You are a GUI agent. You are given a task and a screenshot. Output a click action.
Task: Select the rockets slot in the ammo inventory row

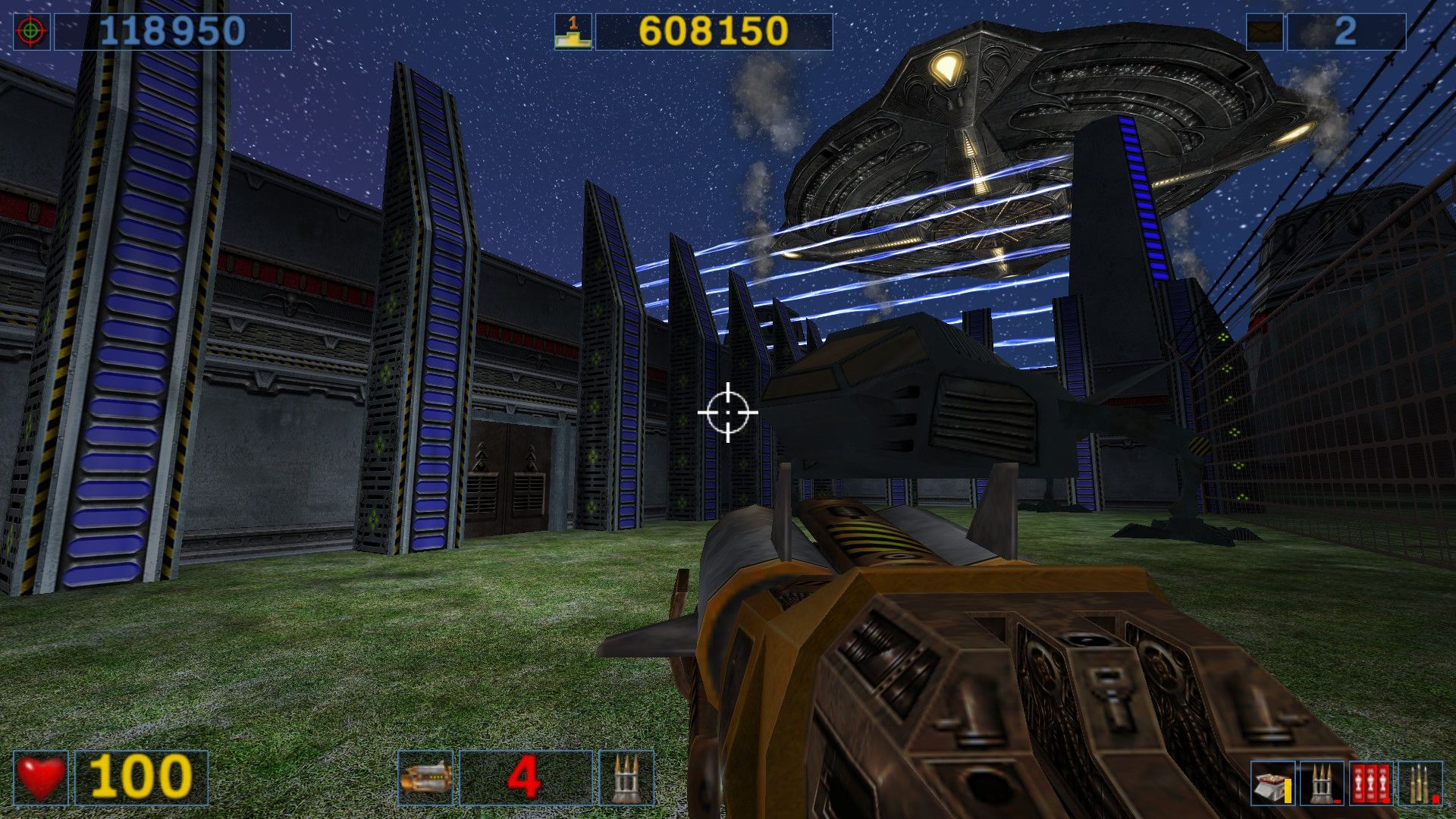[1321, 783]
